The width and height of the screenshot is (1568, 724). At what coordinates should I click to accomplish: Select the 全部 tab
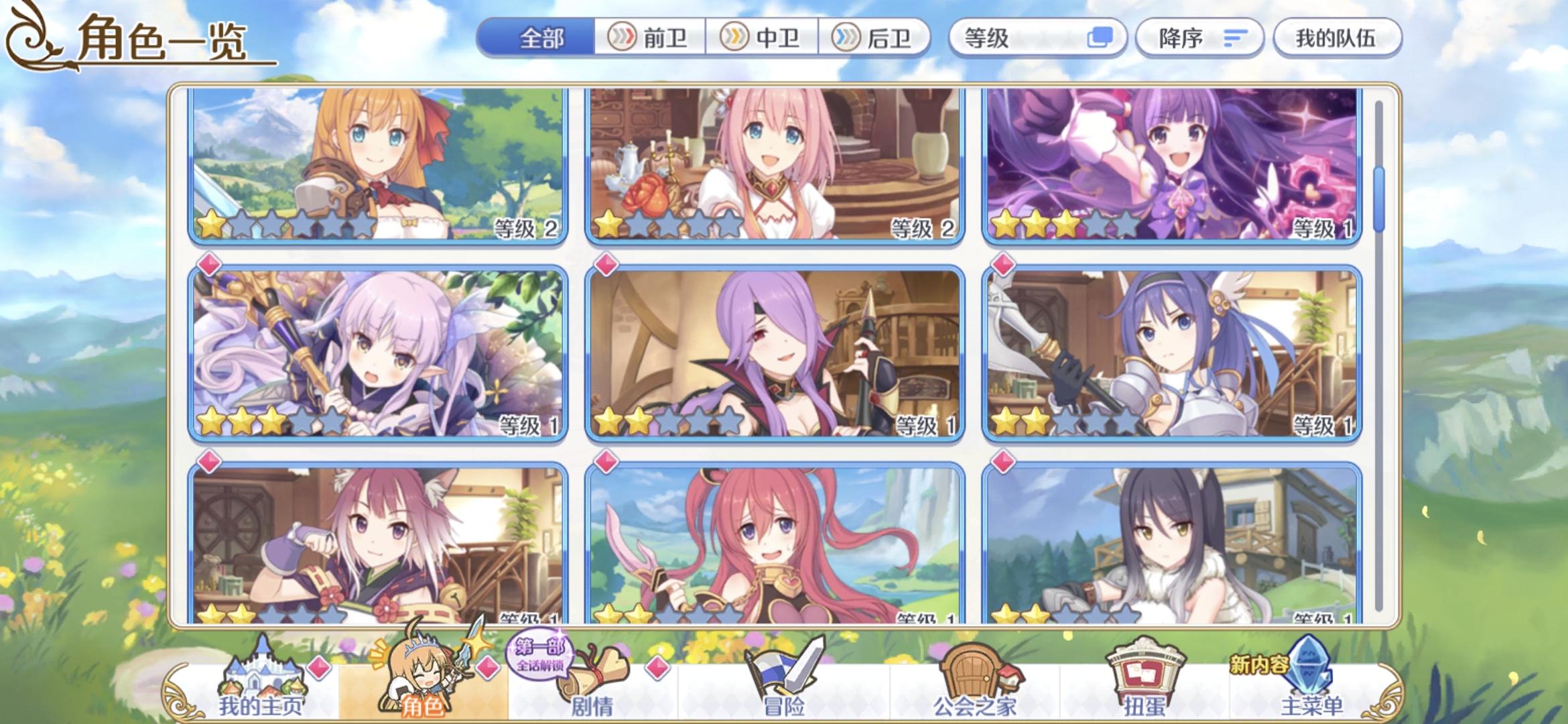point(543,38)
